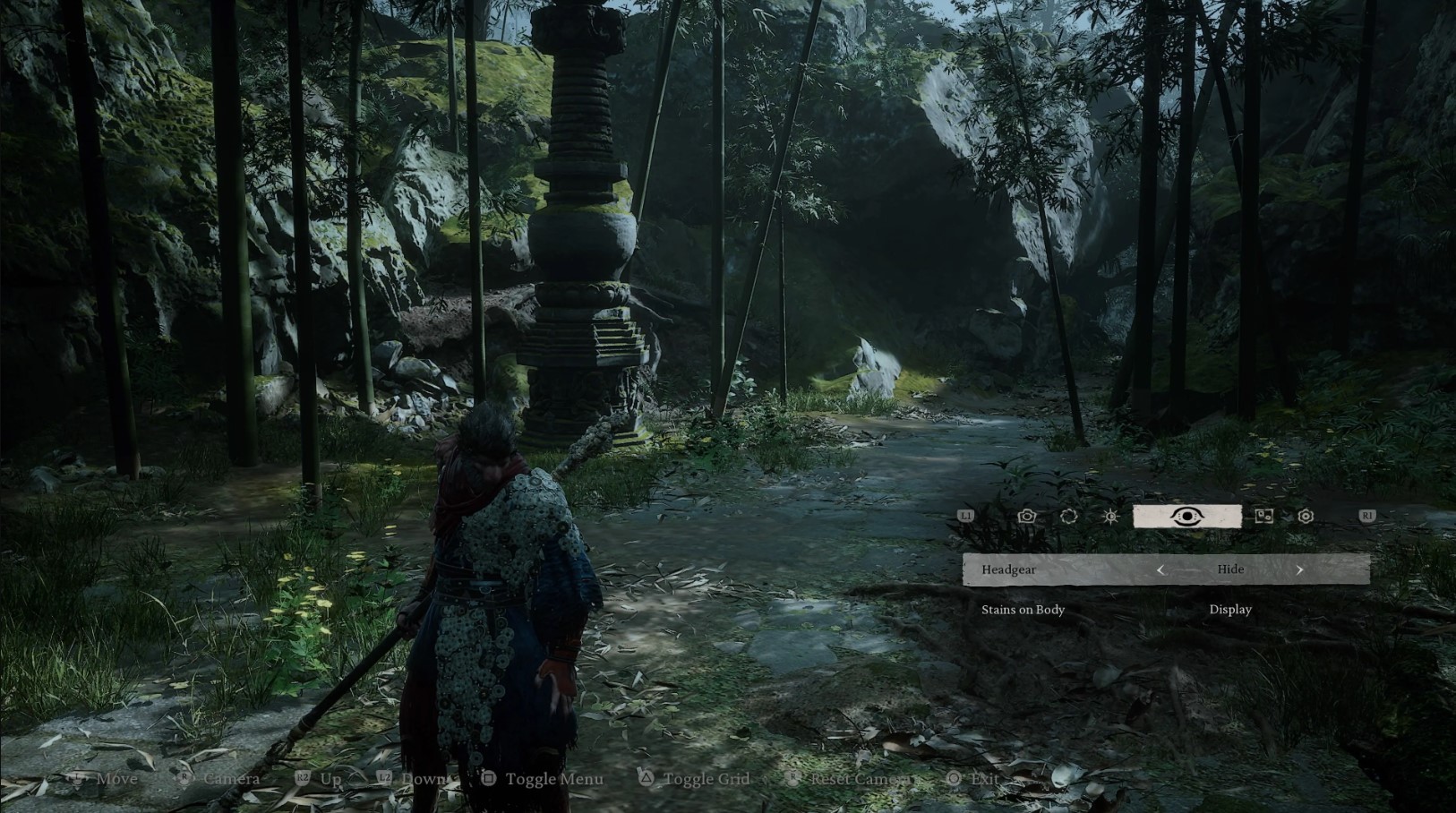Open the picture frame tab

tap(1263, 517)
